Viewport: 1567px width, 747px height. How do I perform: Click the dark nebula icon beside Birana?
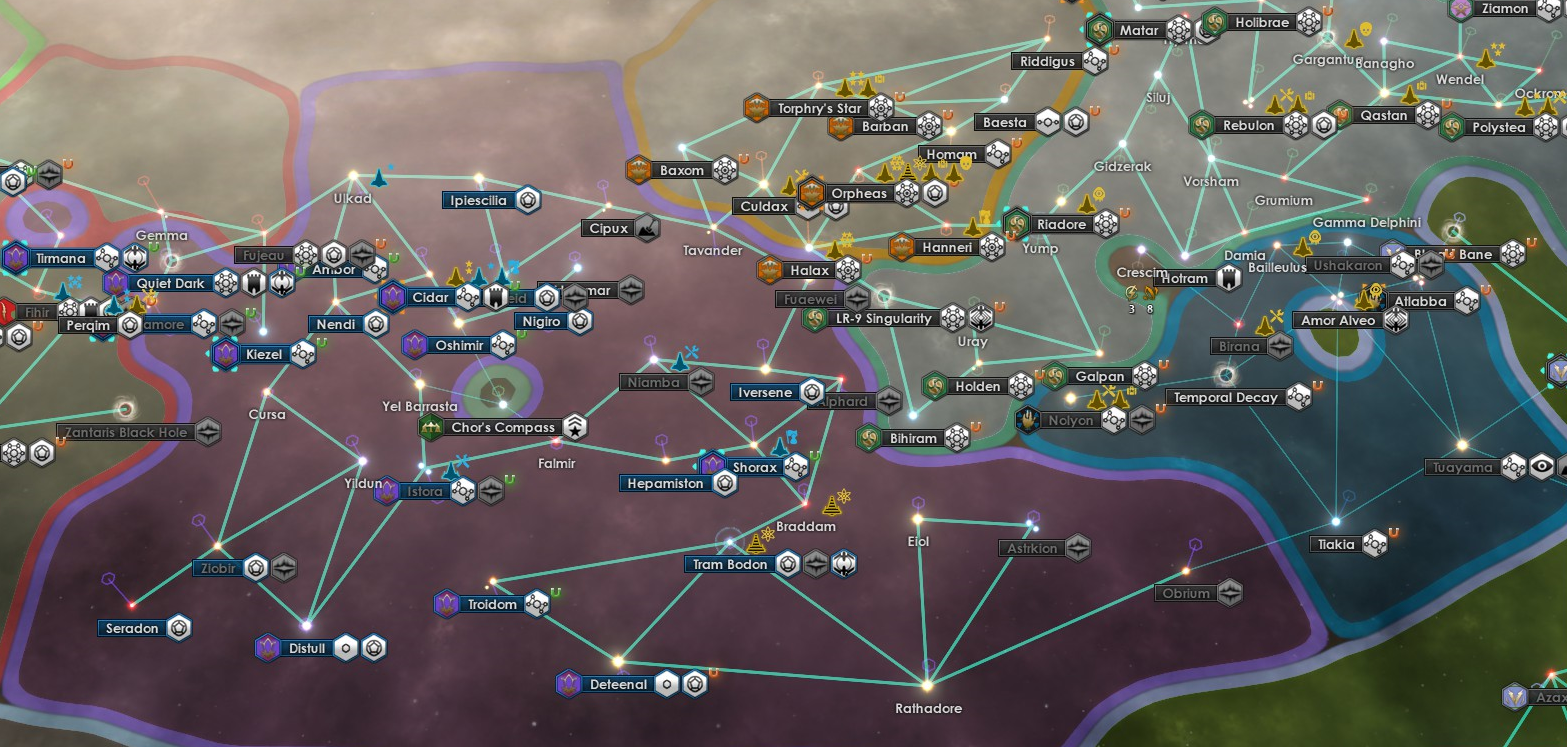pyautogui.click(x=1278, y=346)
